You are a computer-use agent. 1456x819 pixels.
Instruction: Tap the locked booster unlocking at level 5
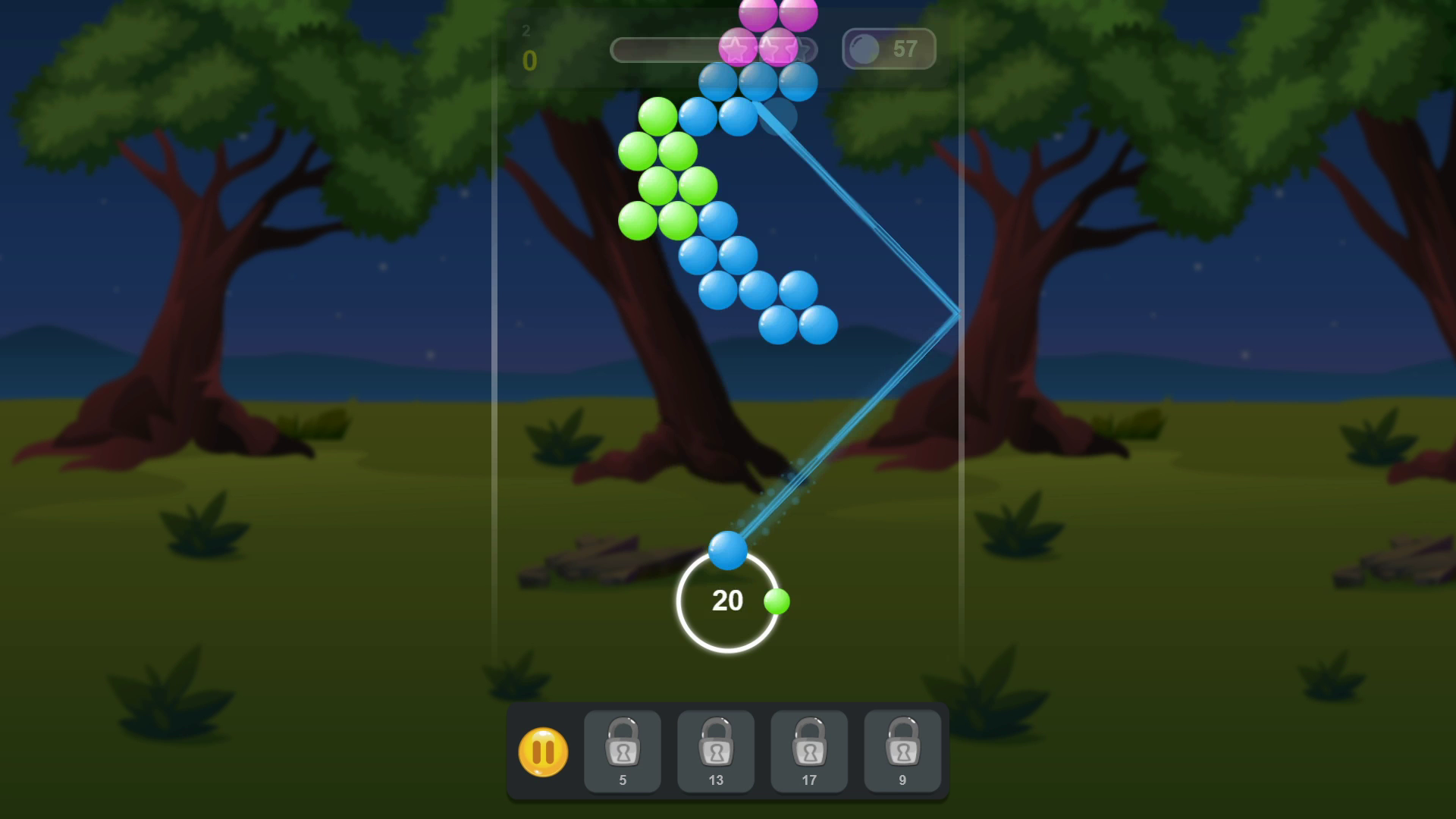tap(623, 751)
